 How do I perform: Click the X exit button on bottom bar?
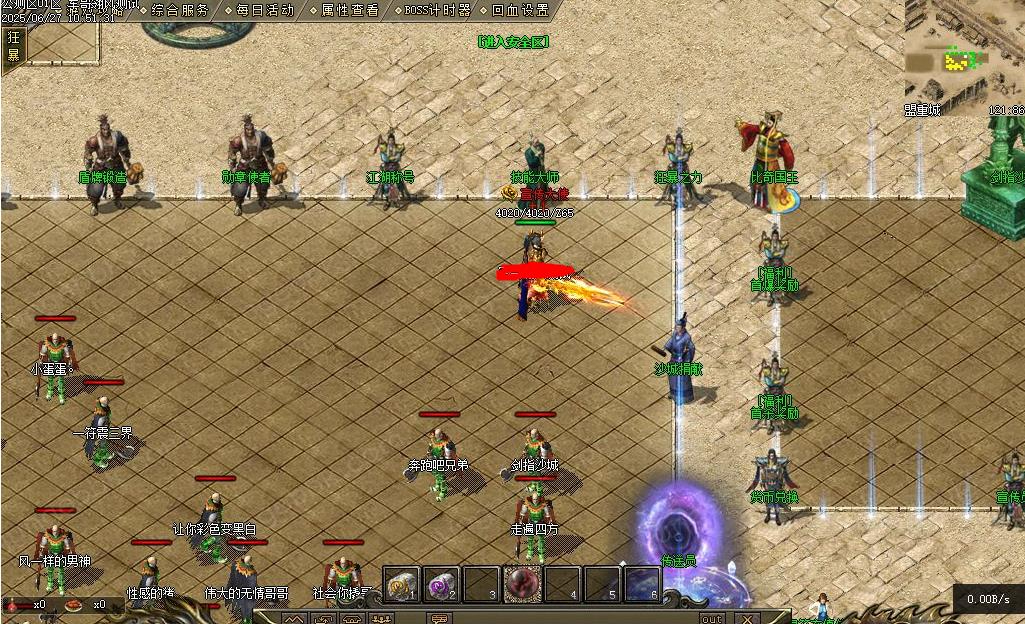pos(746,618)
